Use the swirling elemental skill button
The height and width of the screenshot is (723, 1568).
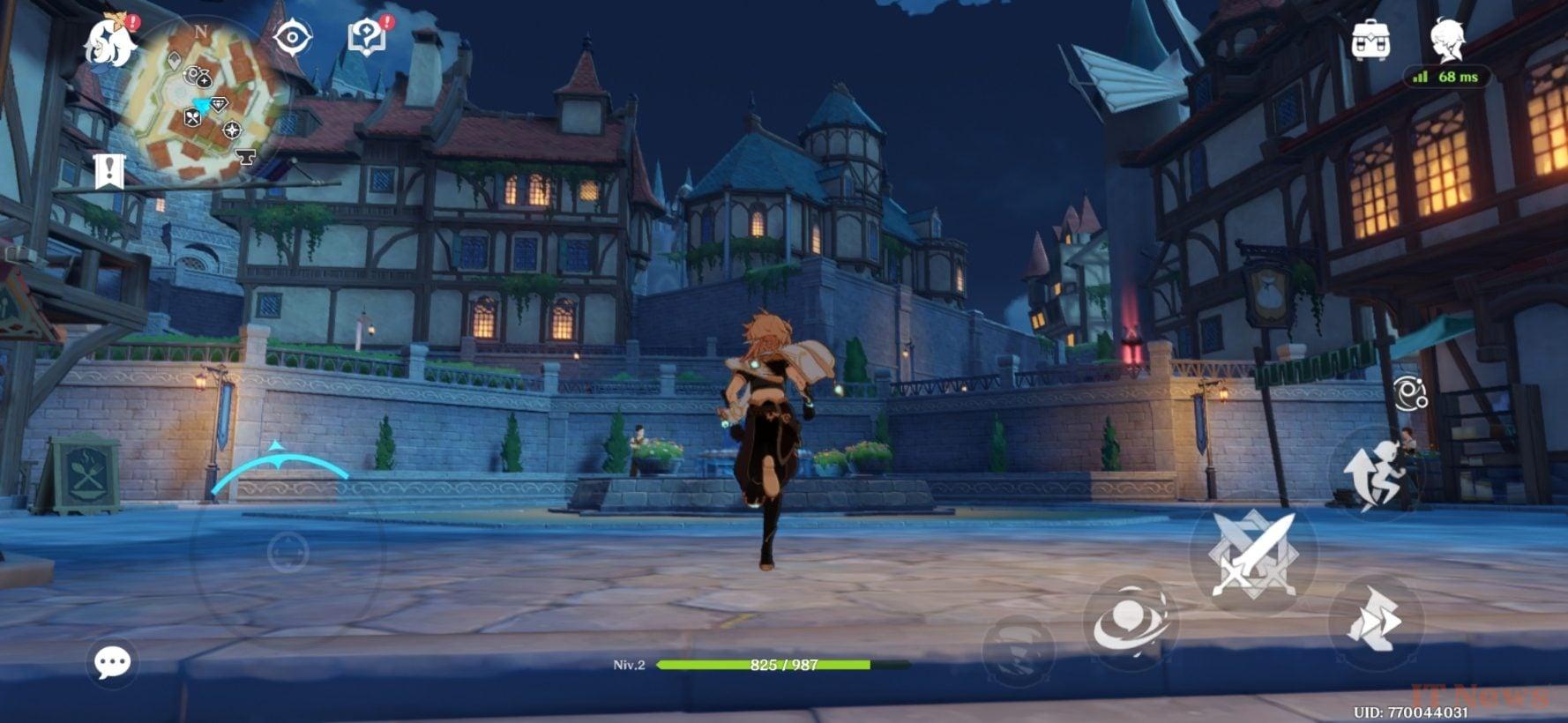tap(1131, 623)
